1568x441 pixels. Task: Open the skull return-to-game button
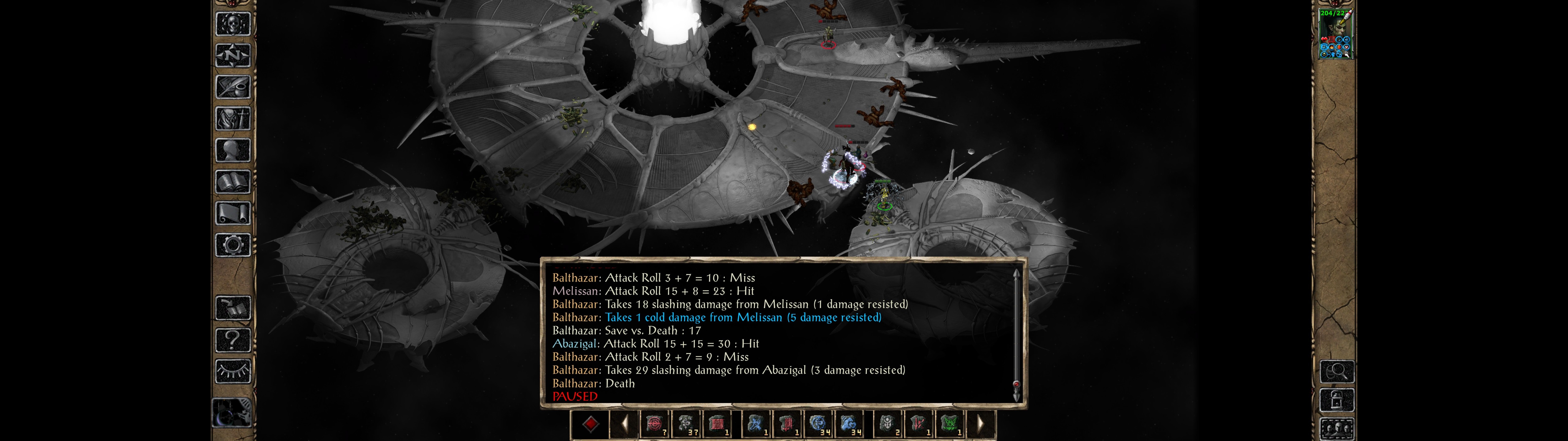tap(233, 24)
